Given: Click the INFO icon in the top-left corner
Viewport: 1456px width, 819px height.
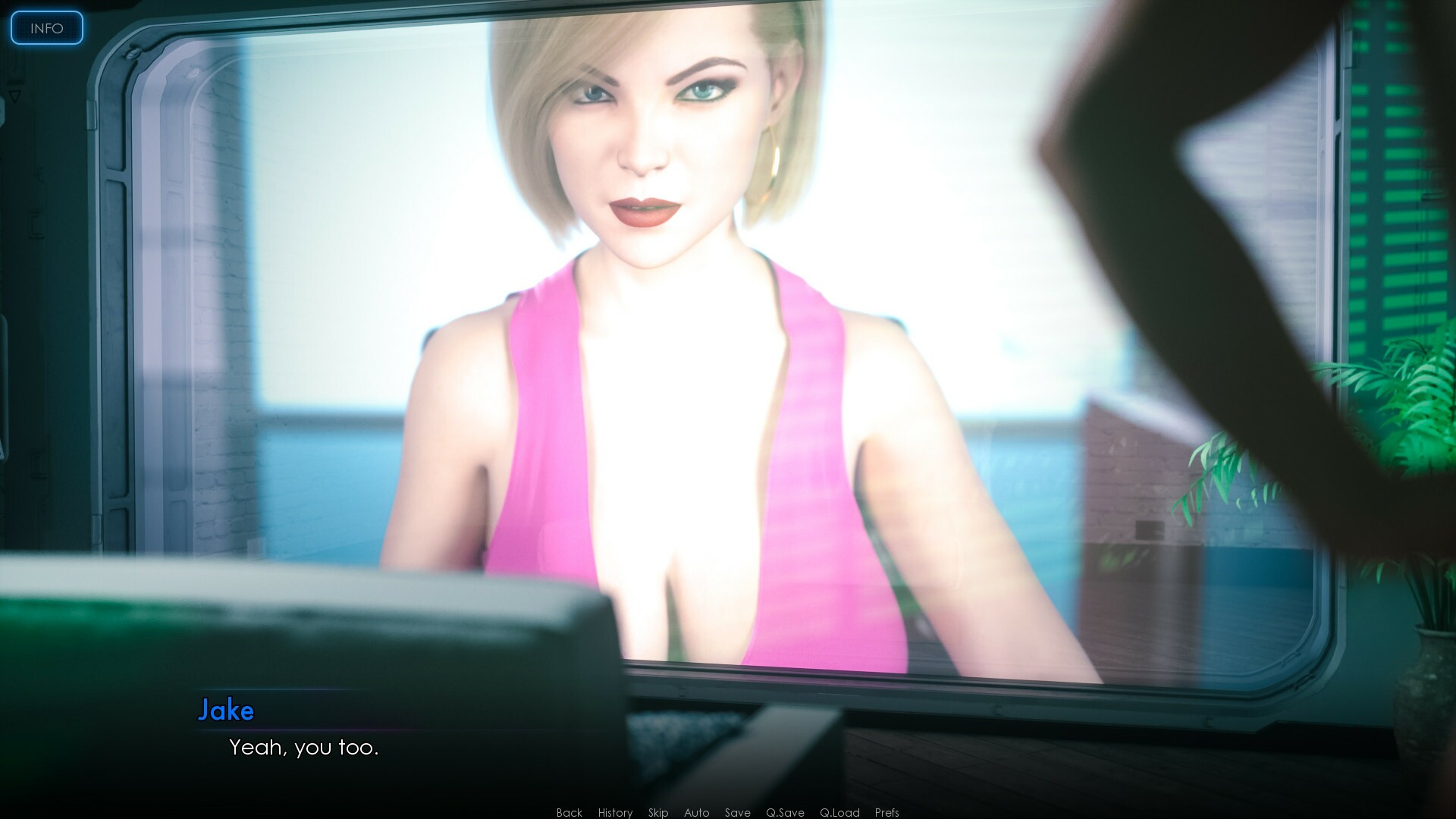Looking at the screenshot, I should 46,28.
